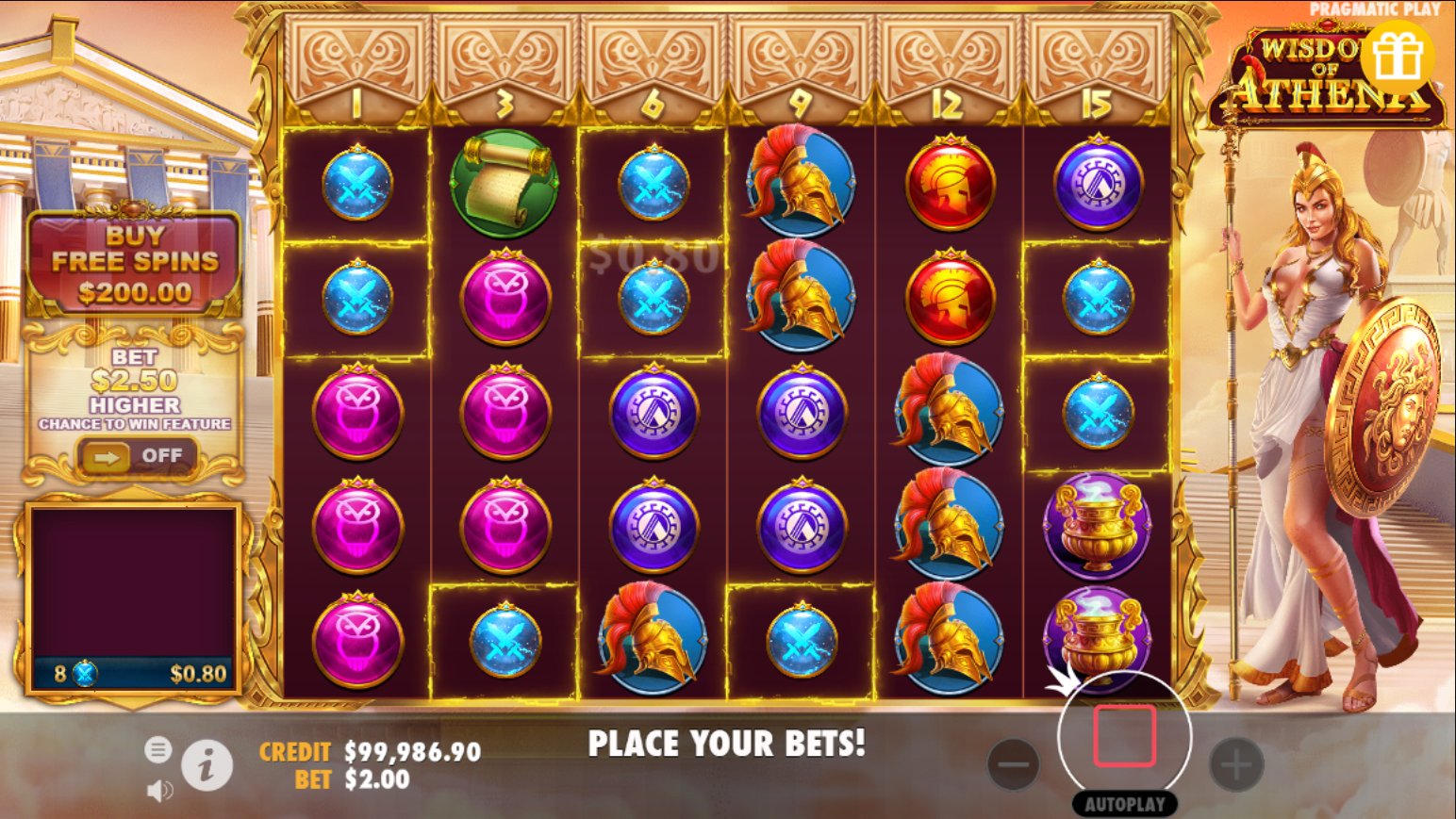Buy Free Spins for $200.00

pyautogui.click(x=135, y=264)
